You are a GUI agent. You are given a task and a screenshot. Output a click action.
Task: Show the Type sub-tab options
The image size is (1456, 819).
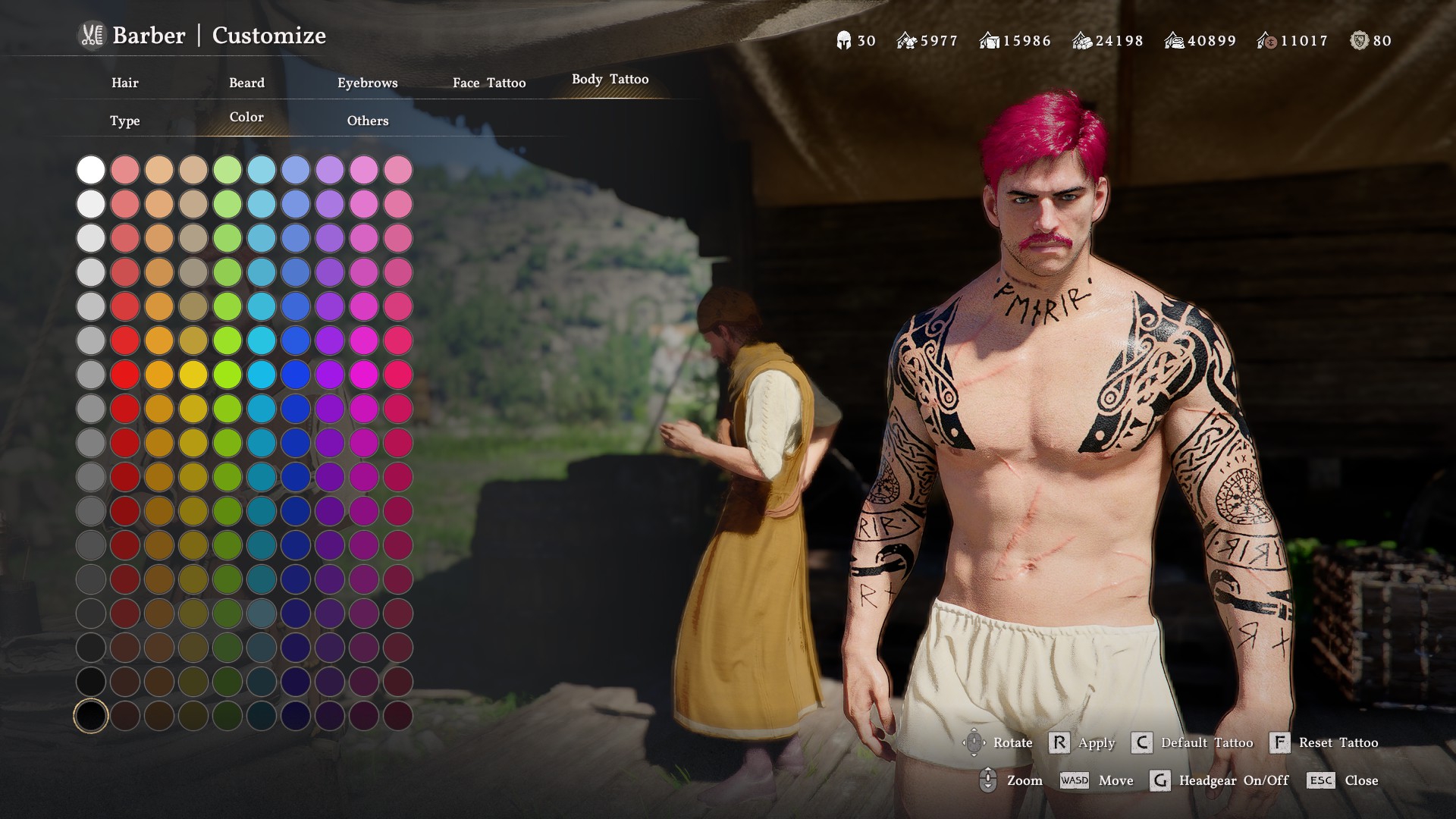tap(125, 121)
